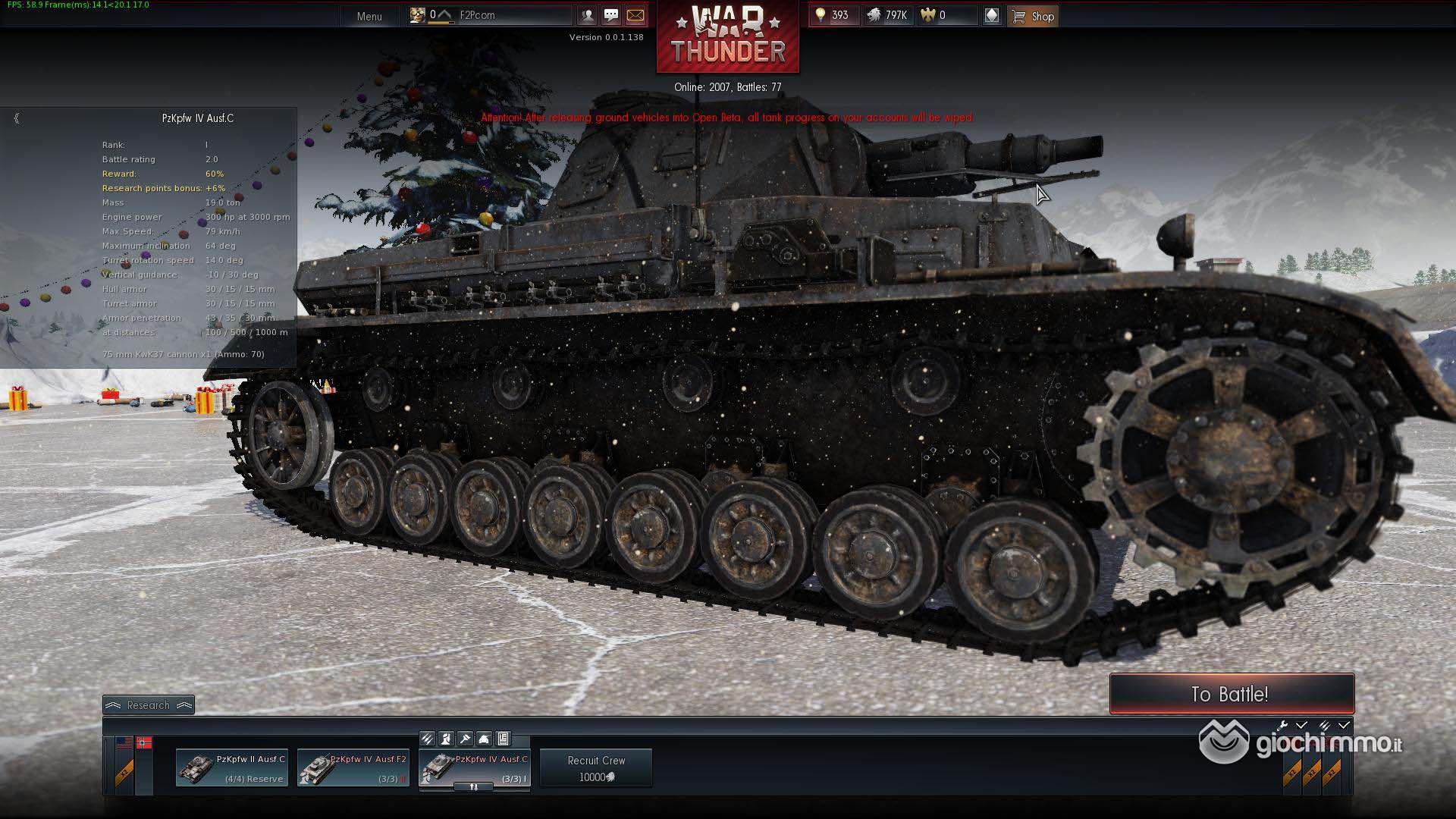
Task: Open the friends/contacts icon
Action: [x=587, y=15]
